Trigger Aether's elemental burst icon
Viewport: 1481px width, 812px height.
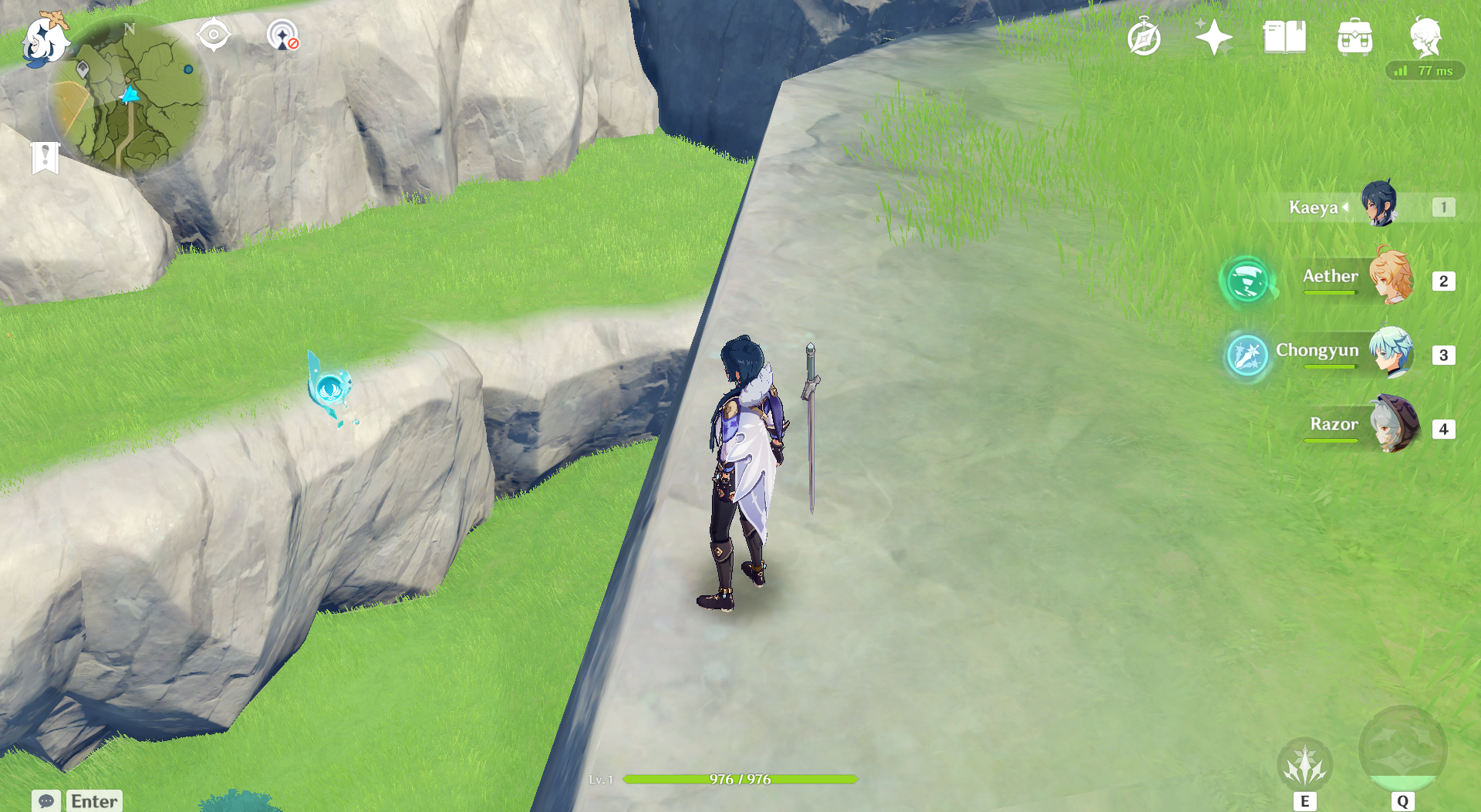click(x=1246, y=281)
